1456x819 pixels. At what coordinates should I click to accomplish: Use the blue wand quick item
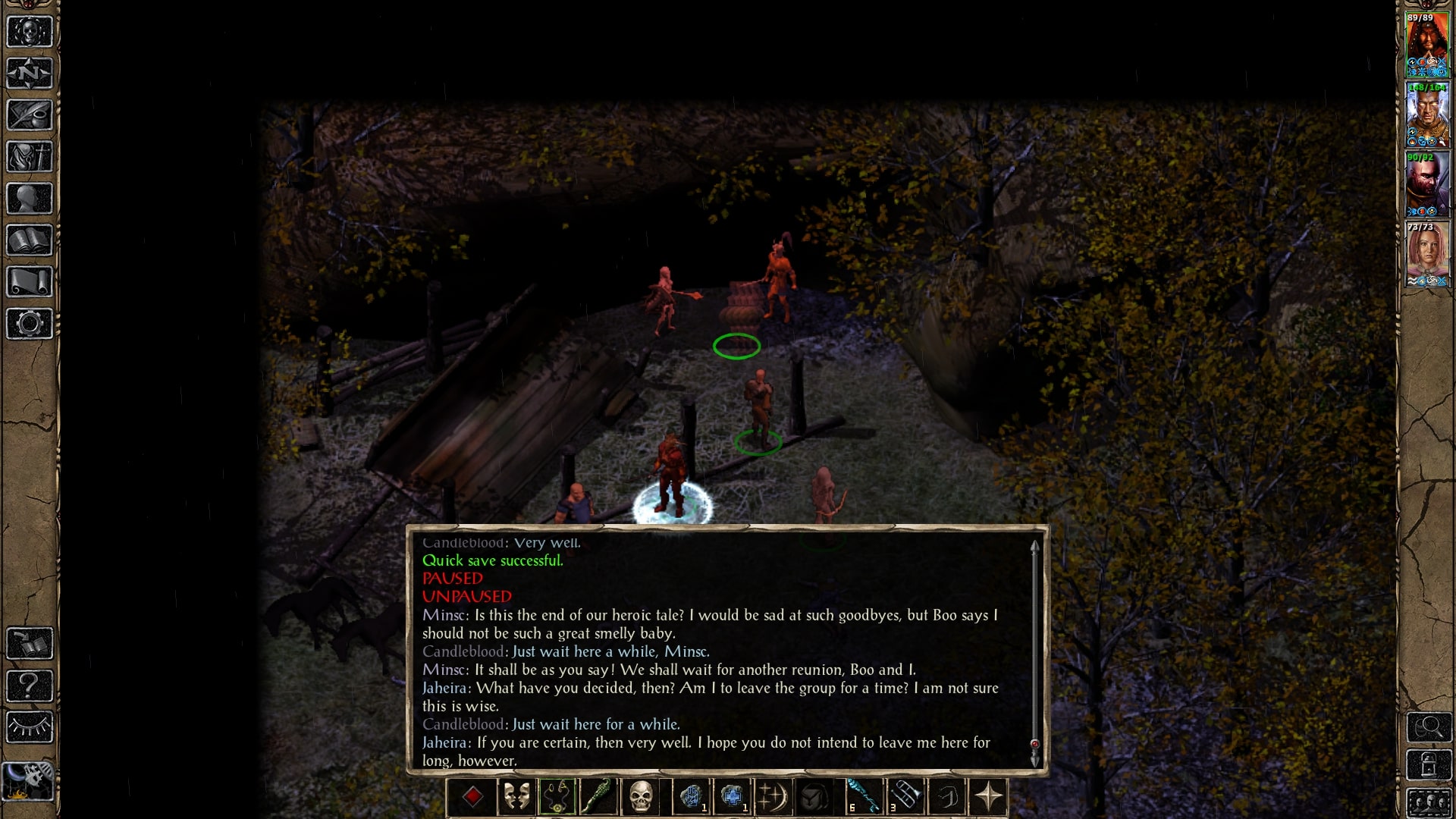coord(864,797)
